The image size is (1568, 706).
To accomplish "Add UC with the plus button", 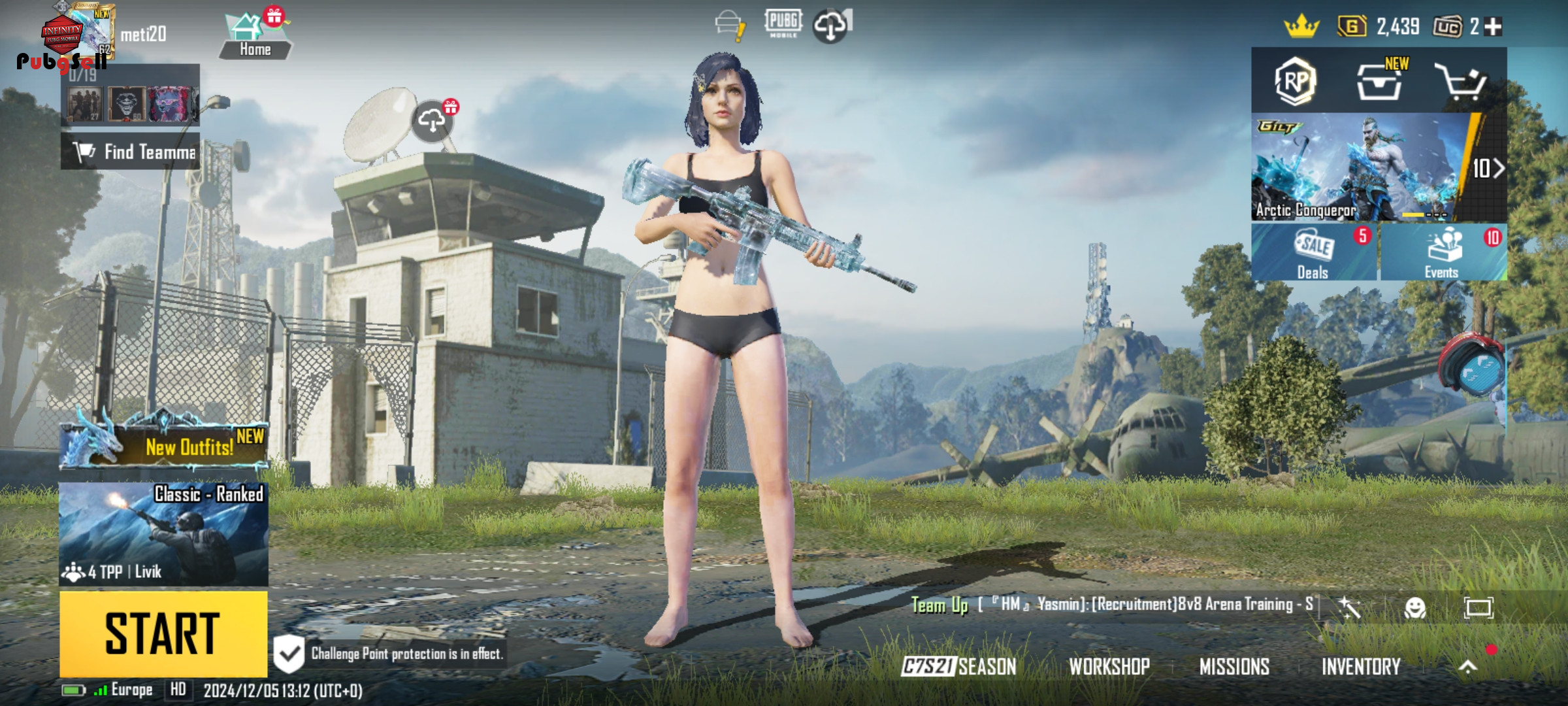I will pos(1494,27).
